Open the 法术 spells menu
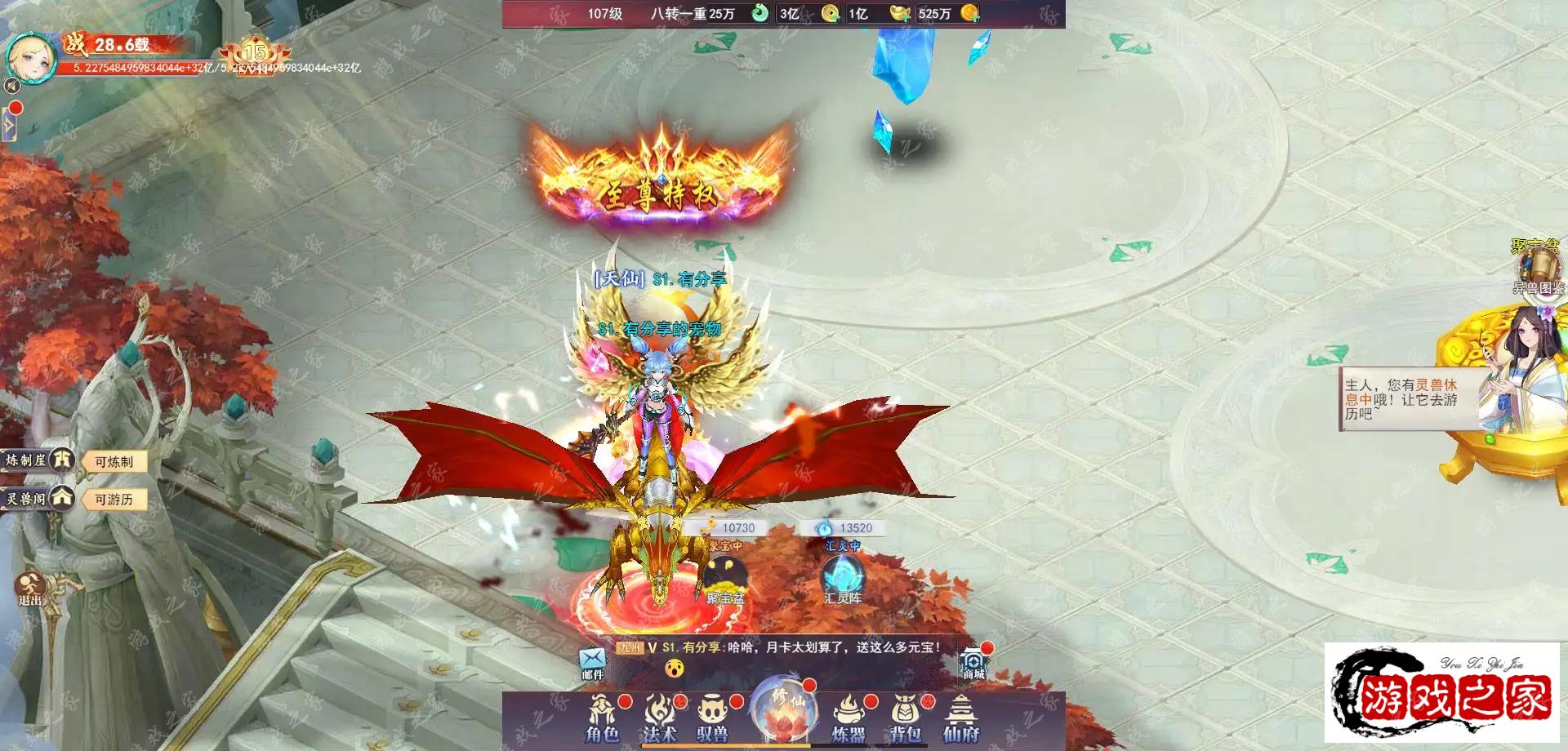The height and width of the screenshot is (751, 1568). point(660,718)
